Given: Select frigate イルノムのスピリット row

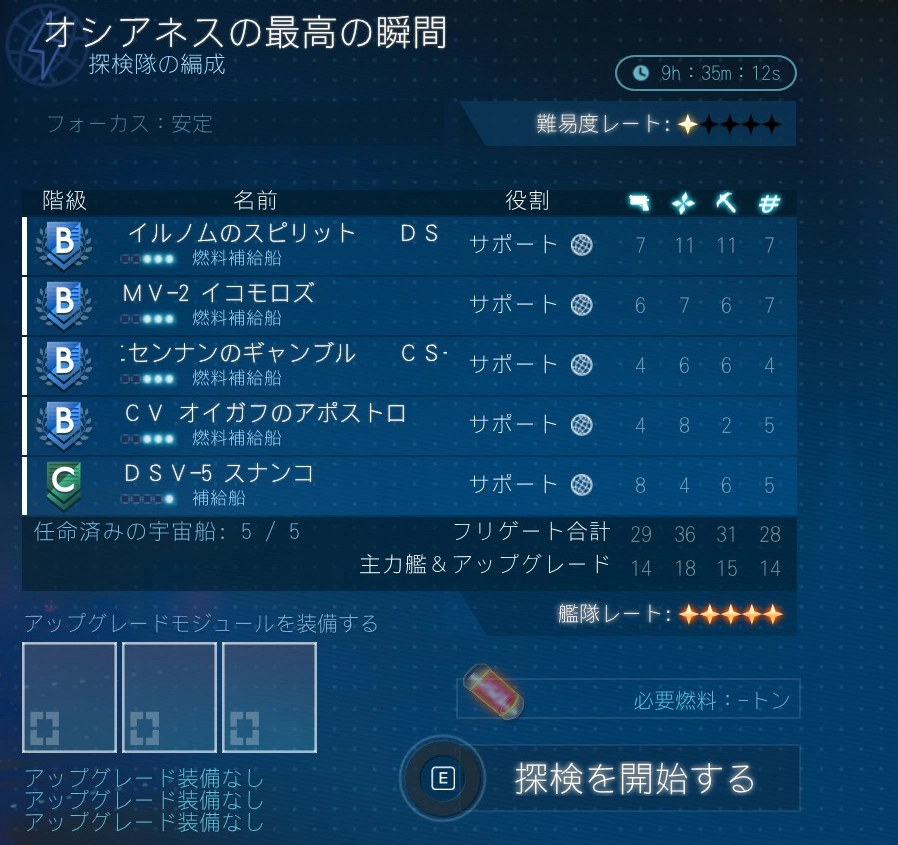Looking at the screenshot, I should 410,245.
